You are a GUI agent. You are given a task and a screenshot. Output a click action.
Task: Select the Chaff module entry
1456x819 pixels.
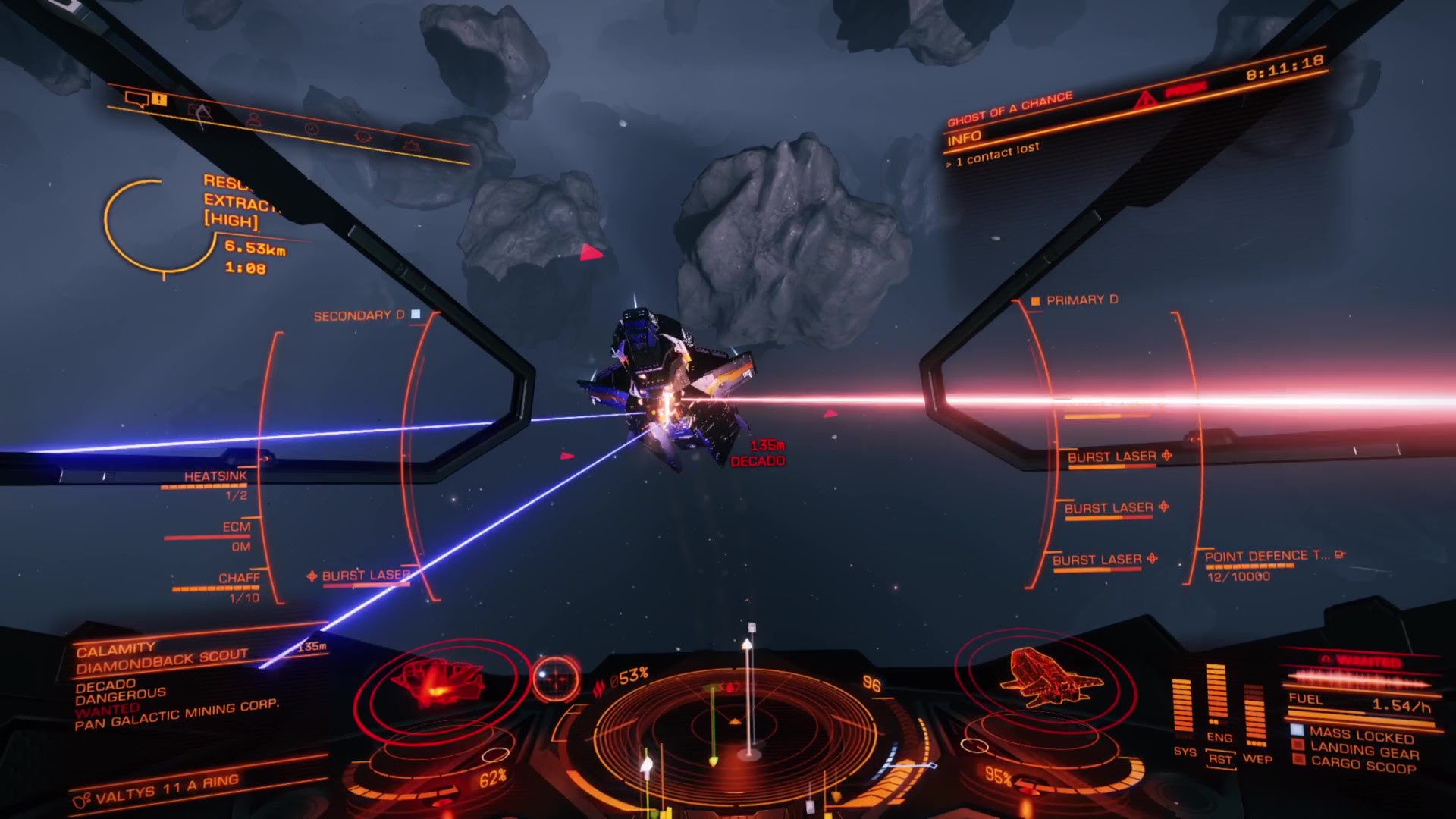[238, 579]
